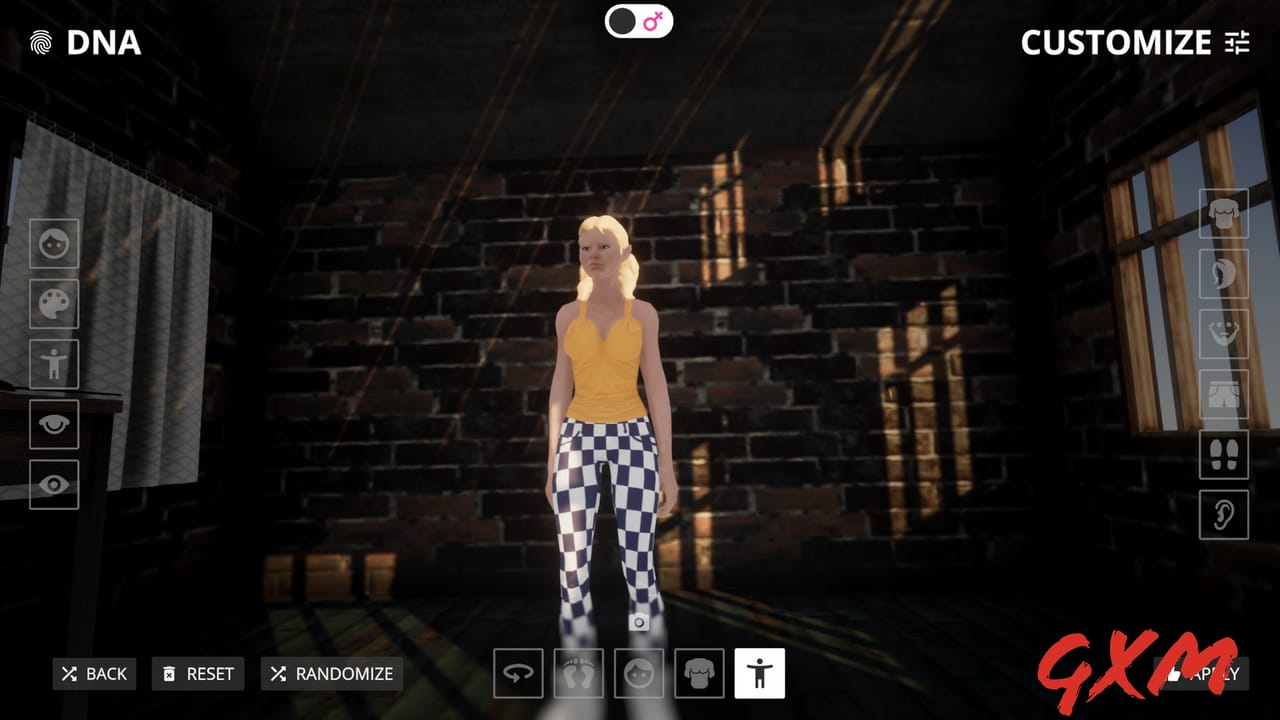This screenshot has width=1280, height=720.
Task: Open the eye customization panel
Action: click(x=54, y=485)
